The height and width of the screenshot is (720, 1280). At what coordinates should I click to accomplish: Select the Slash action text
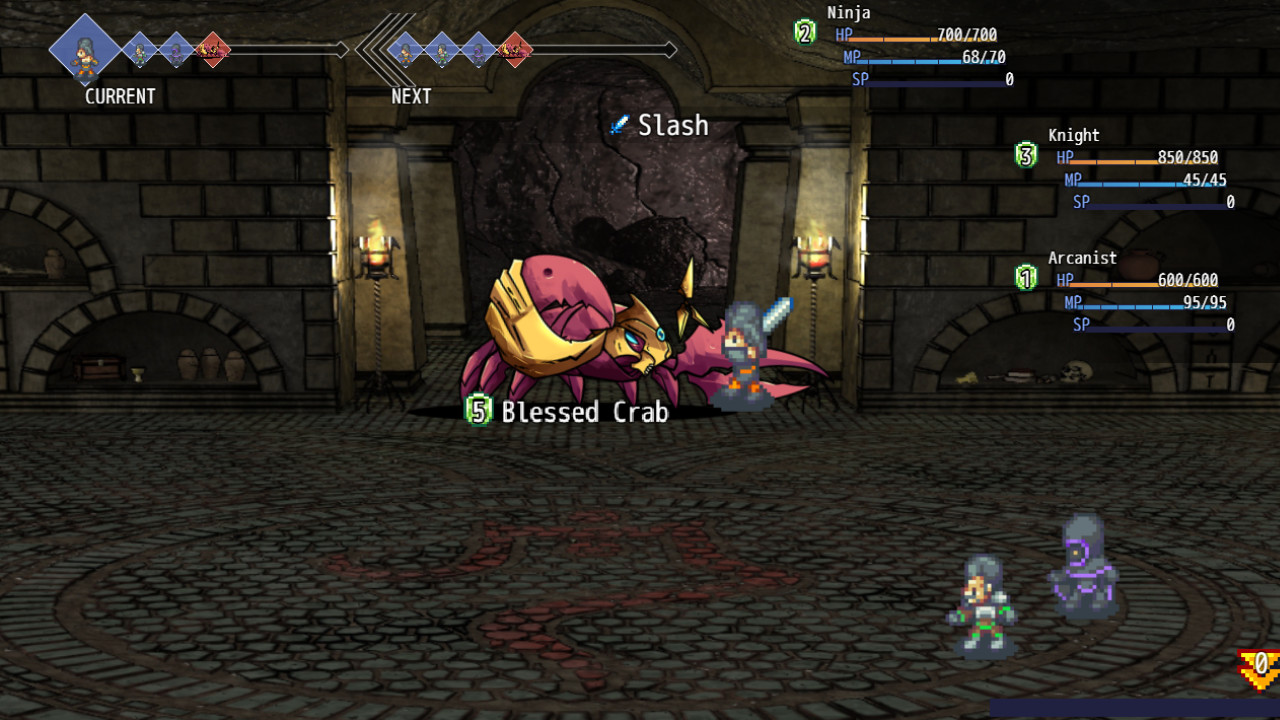[672, 125]
